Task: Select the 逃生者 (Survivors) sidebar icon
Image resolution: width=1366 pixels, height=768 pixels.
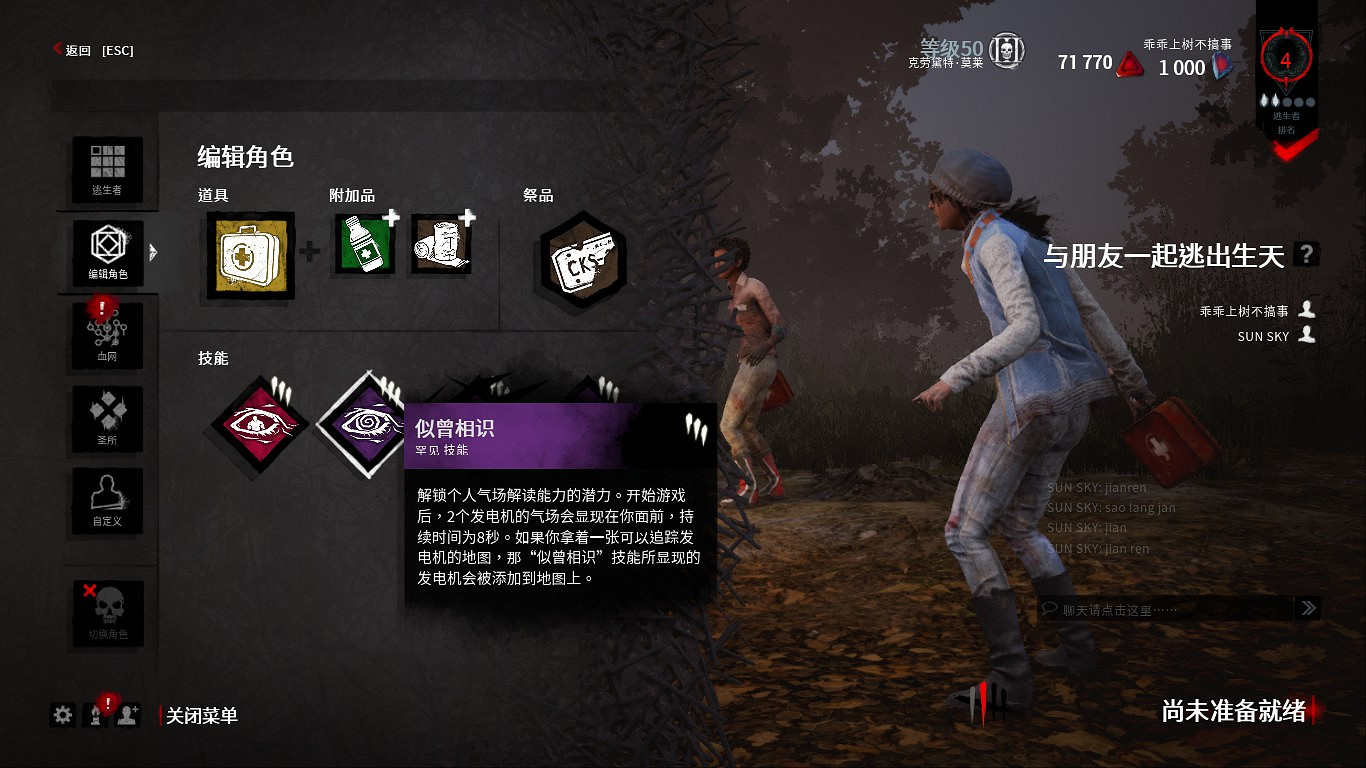Action: [x=107, y=168]
